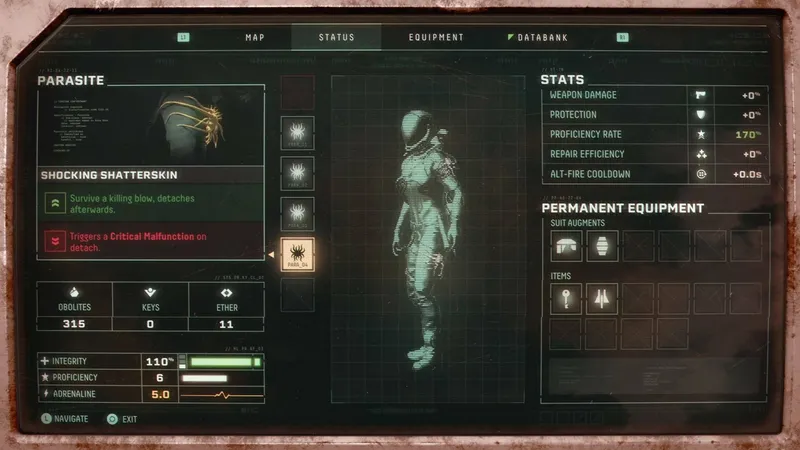800x450 pixels.
Task: Switch to the Map tab
Action: coord(255,38)
